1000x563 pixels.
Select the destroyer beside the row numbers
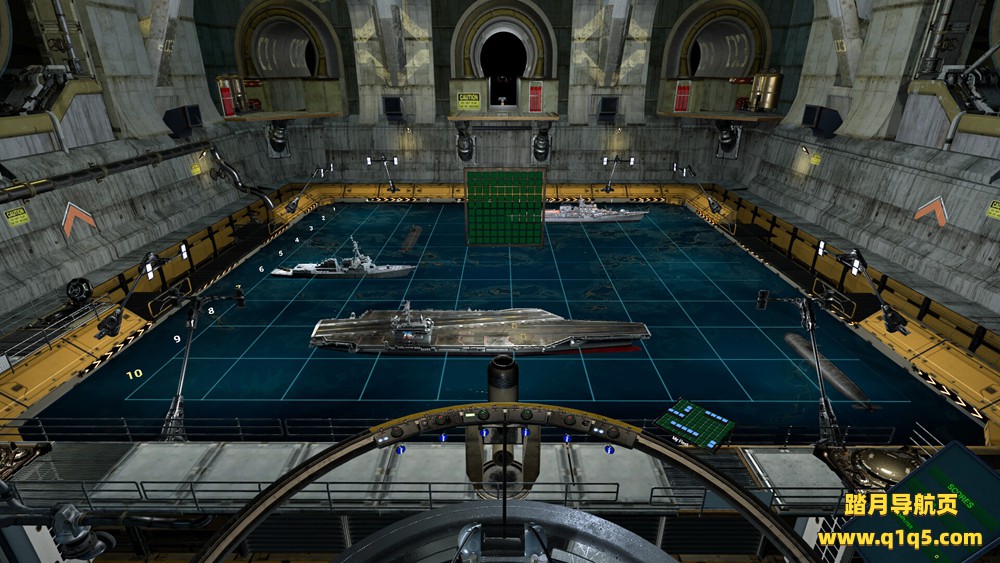pos(342,267)
